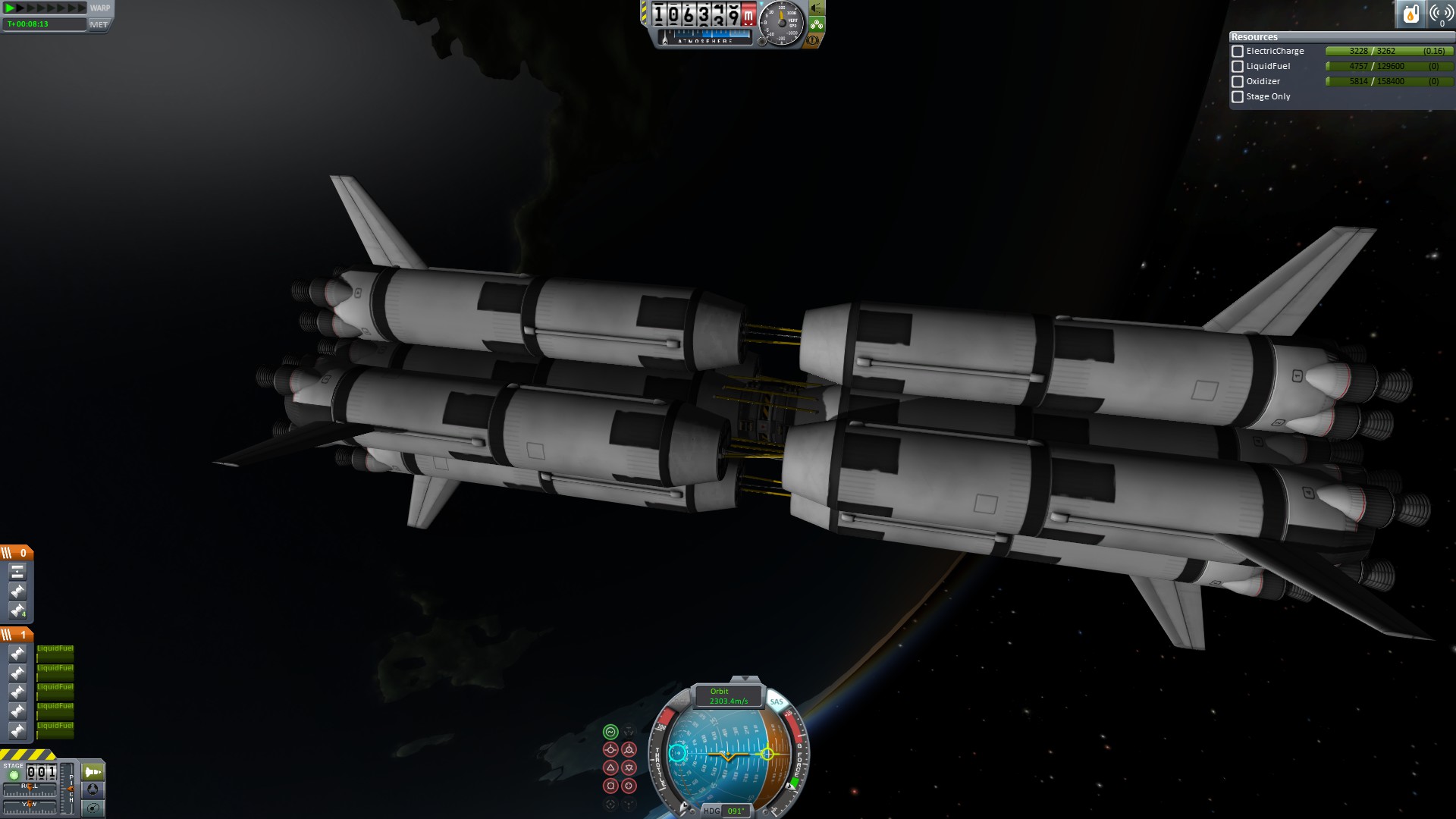Image resolution: width=1456 pixels, height=819 pixels.
Task: Collapse the navball with the arrow tab
Action: click(745, 679)
